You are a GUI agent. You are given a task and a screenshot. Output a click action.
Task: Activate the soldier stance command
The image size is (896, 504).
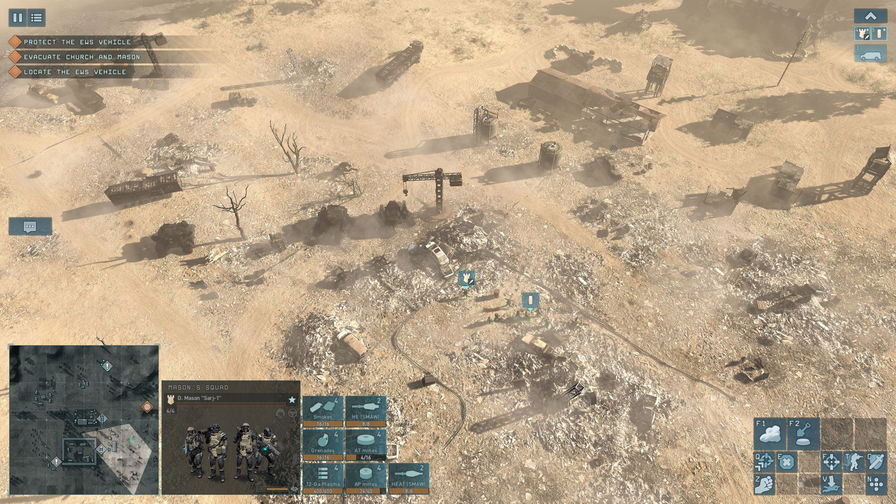(x=853, y=462)
